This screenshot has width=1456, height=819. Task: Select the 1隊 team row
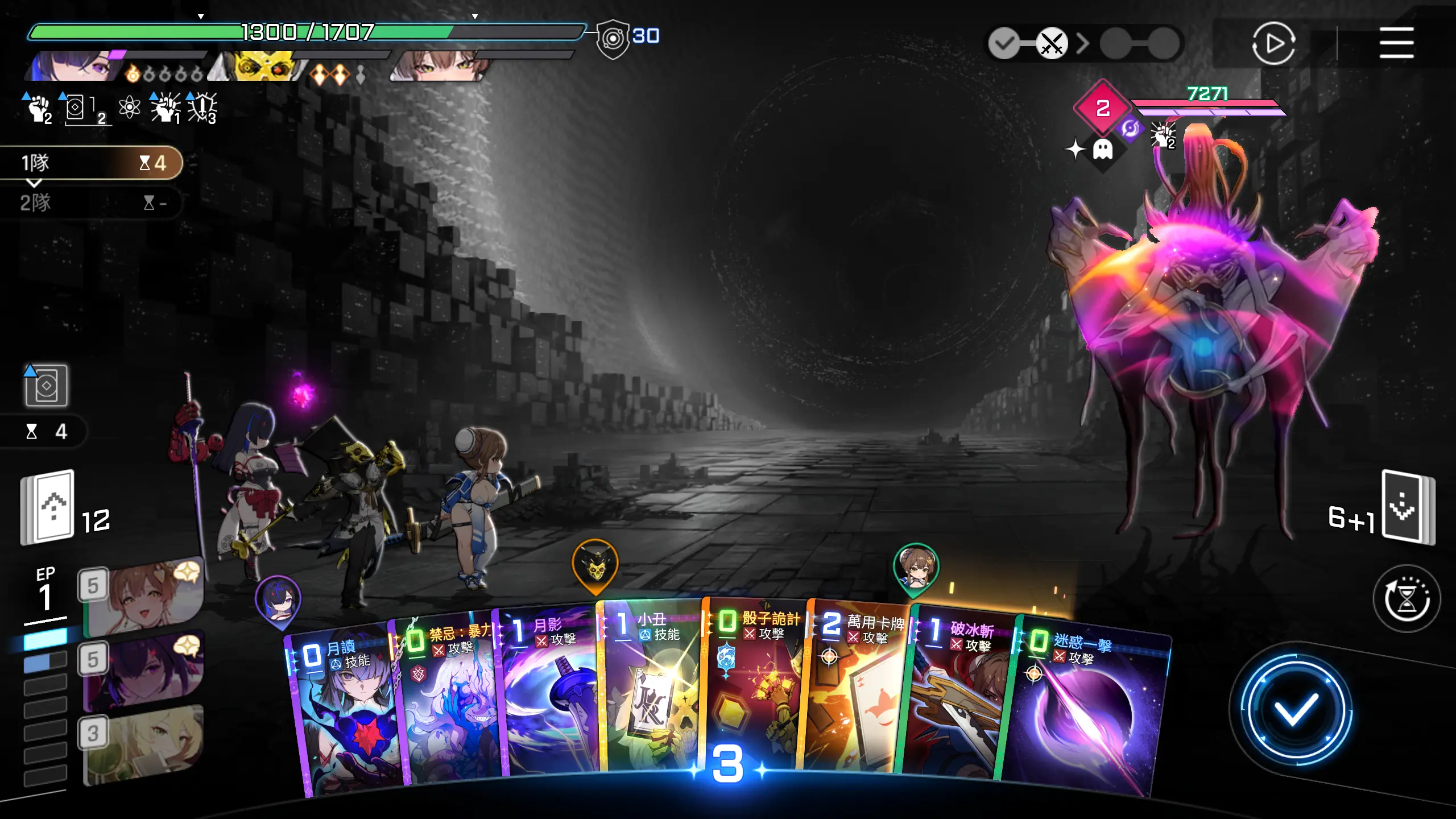[91, 163]
